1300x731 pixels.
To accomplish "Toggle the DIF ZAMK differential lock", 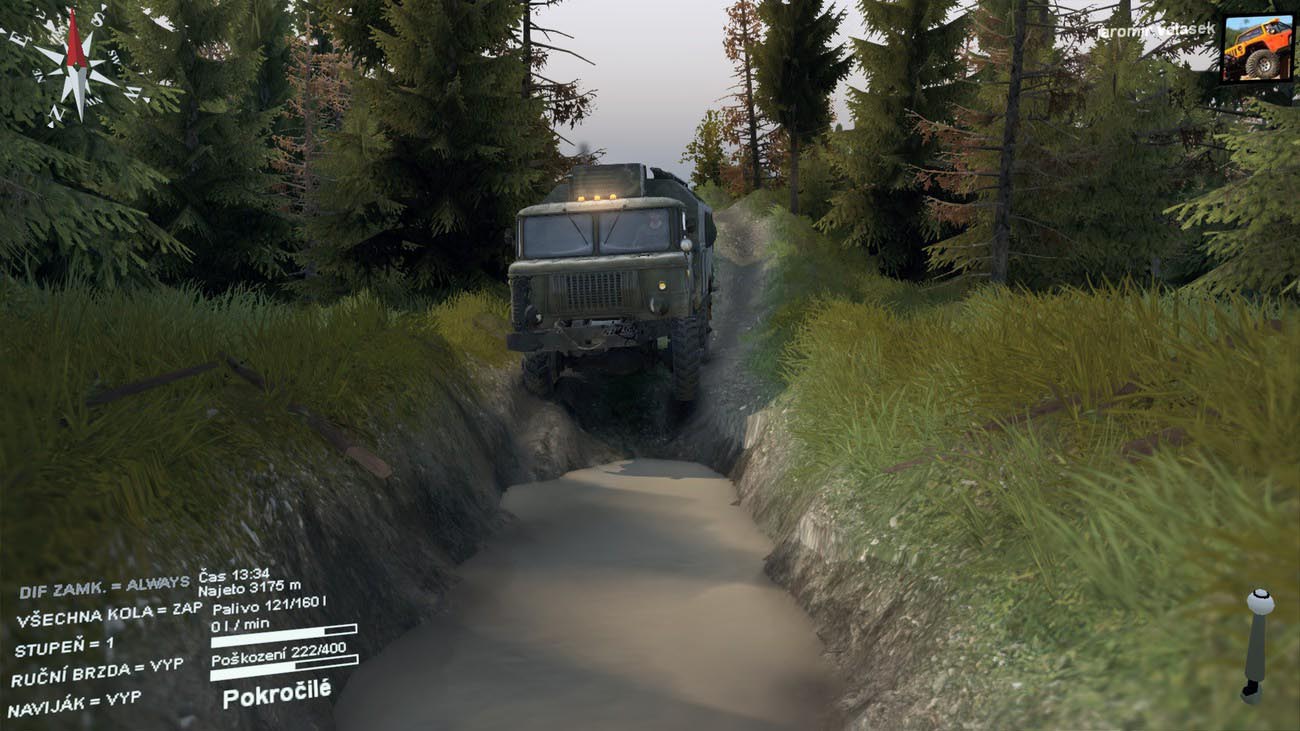I will [103, 586].
